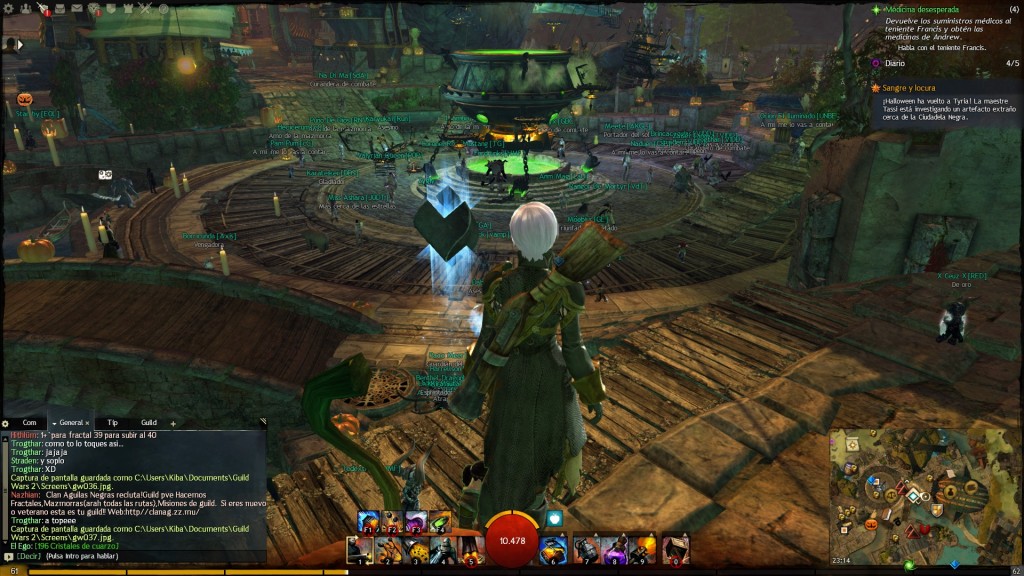Use the healing skill in slot 6

tap(554, 549)
